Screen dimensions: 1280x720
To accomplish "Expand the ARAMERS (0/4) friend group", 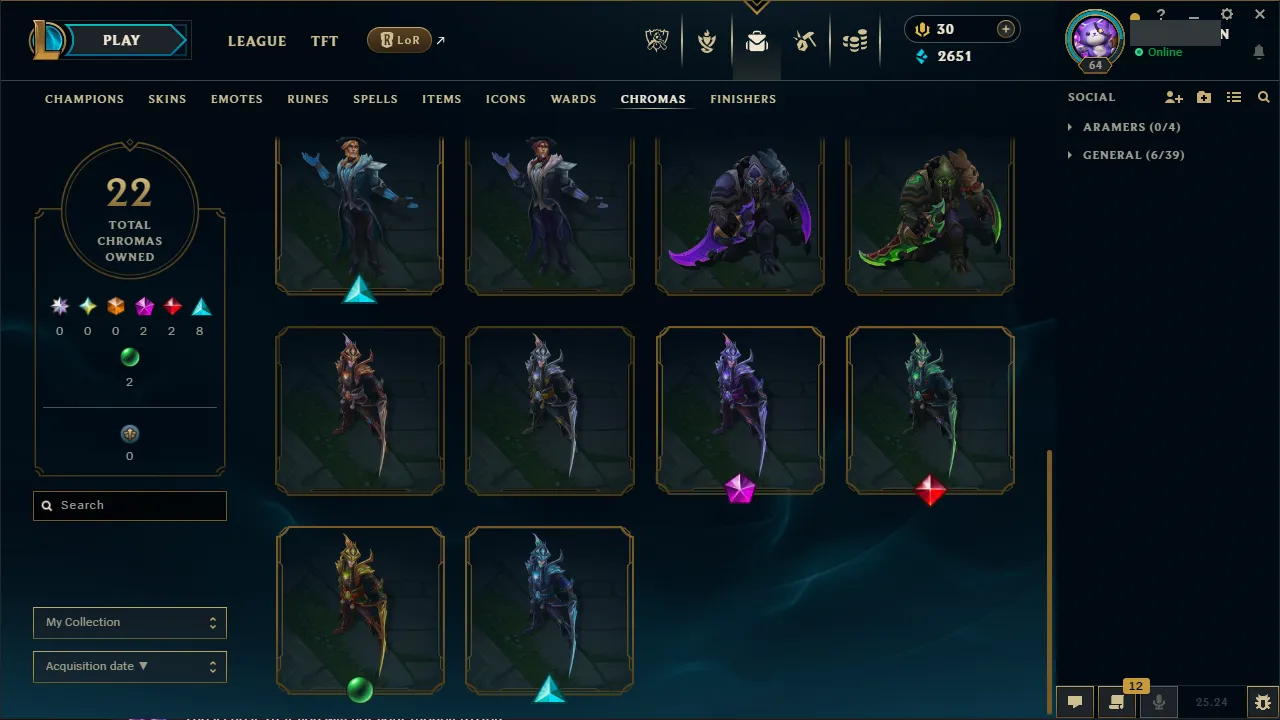I will 1124,127.
